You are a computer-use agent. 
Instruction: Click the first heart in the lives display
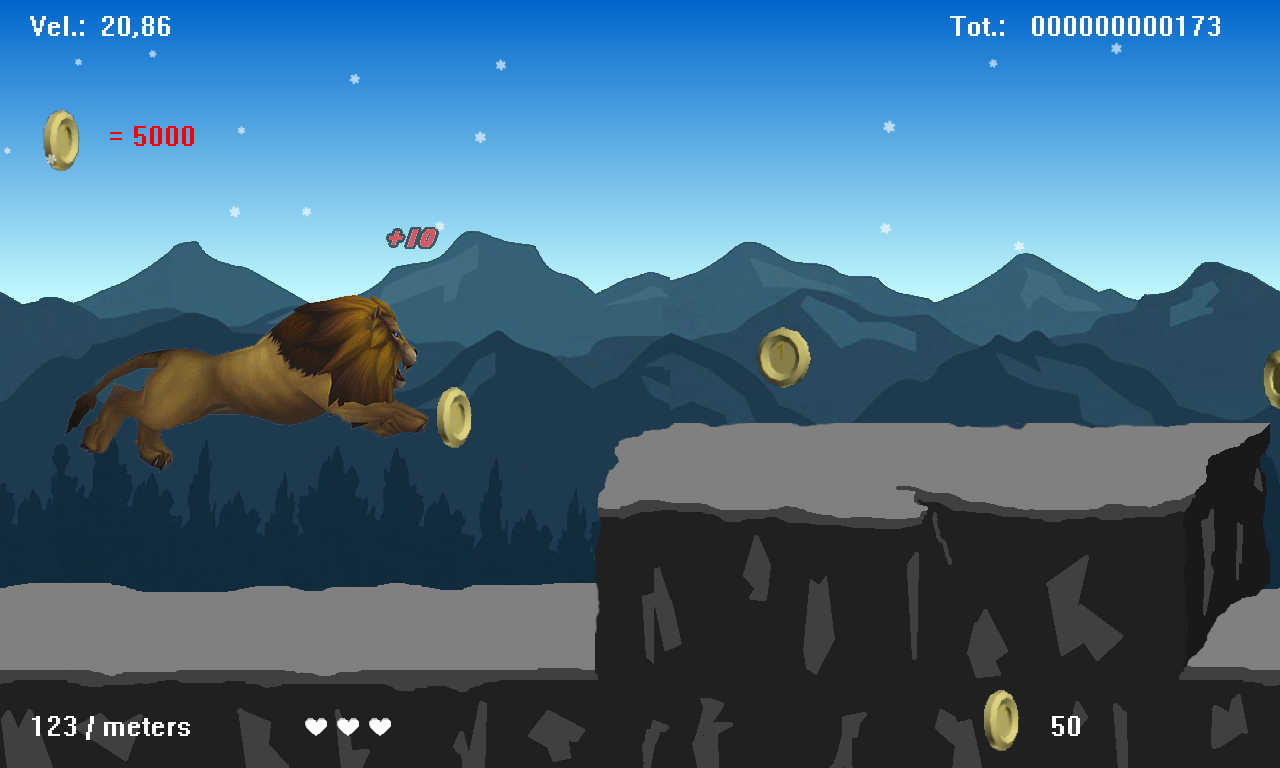tap(316, 727)
